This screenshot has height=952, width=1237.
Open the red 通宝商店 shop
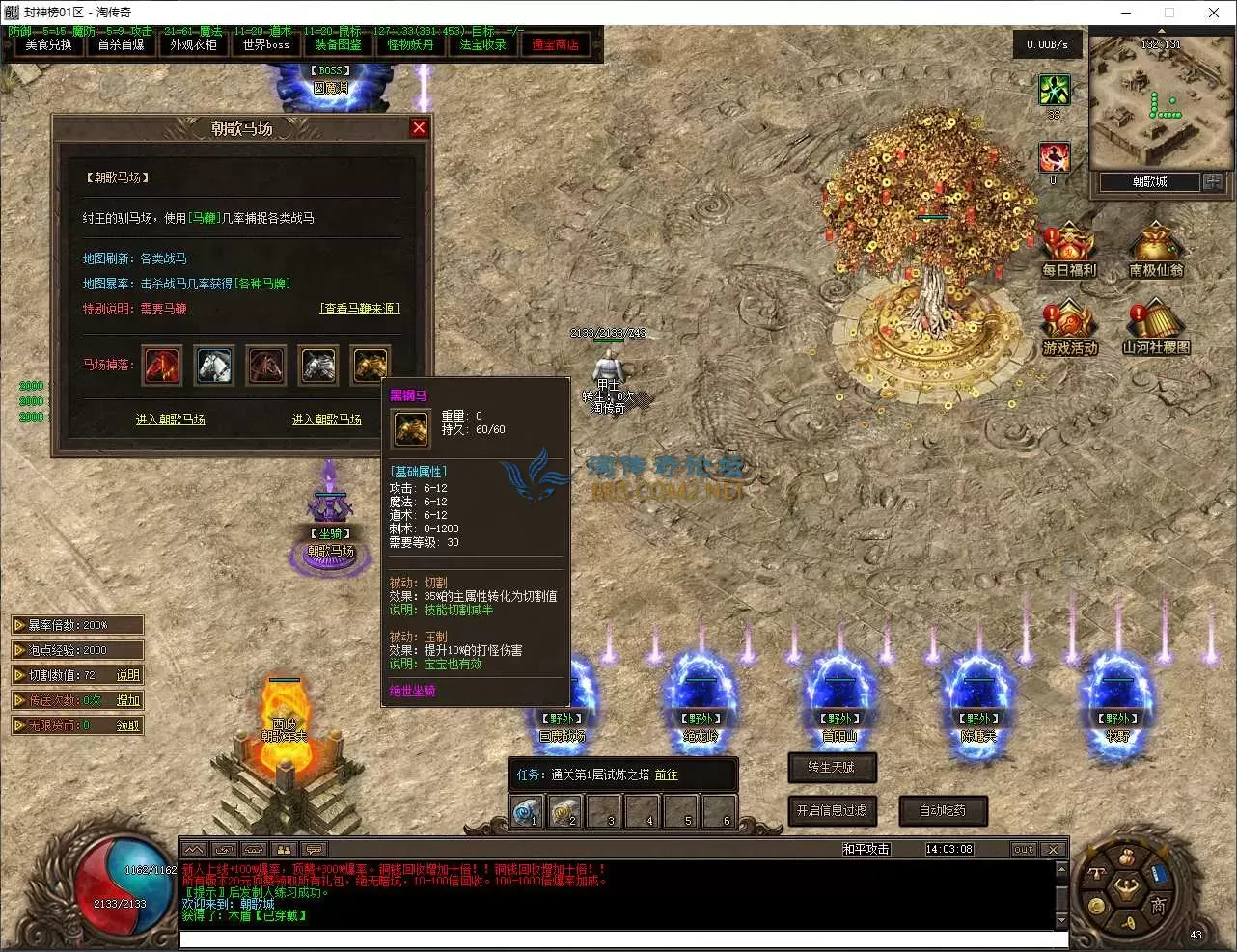(x=555, y=44)
